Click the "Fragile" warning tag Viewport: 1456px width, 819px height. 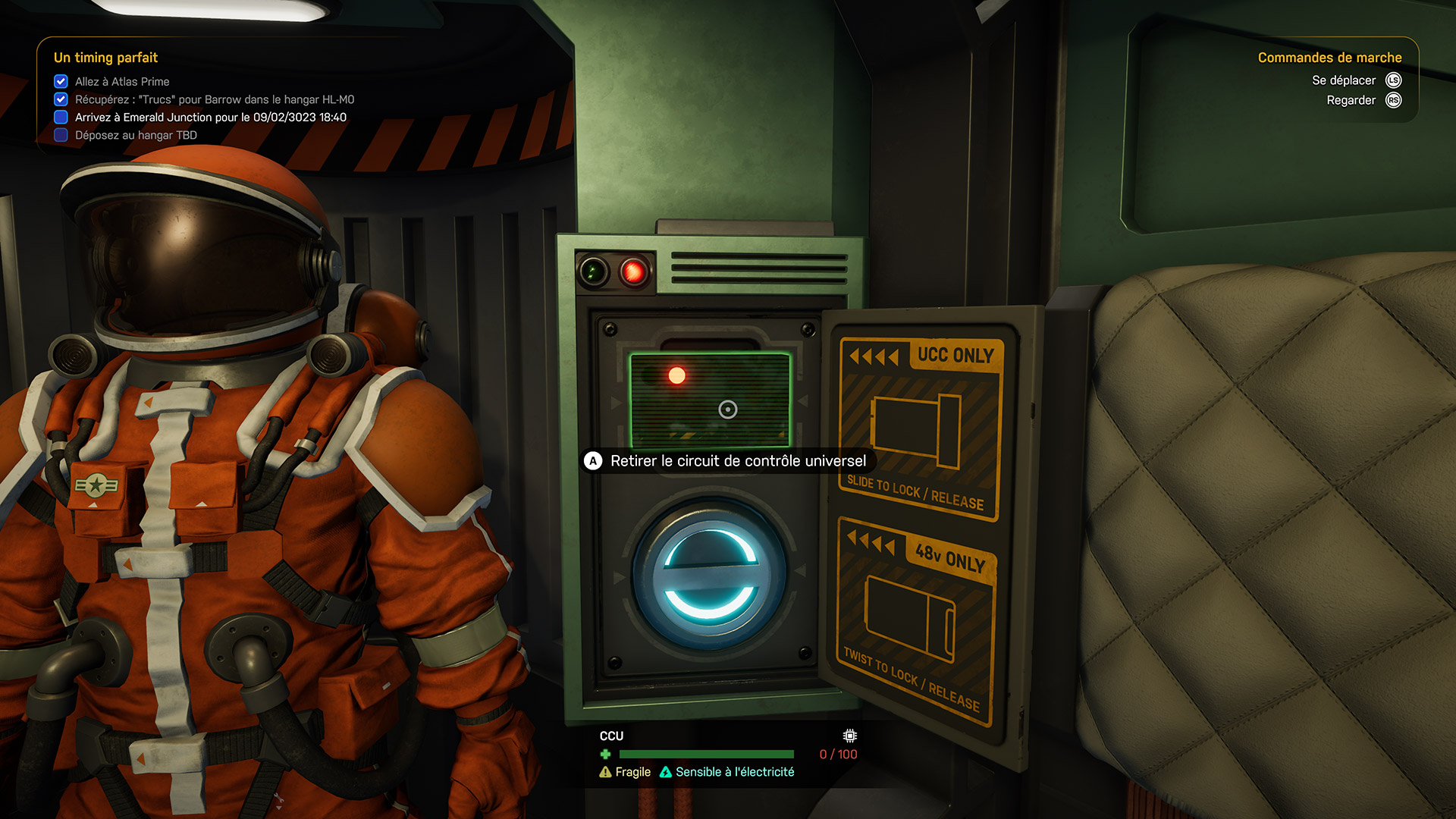[x=626, y=772]
